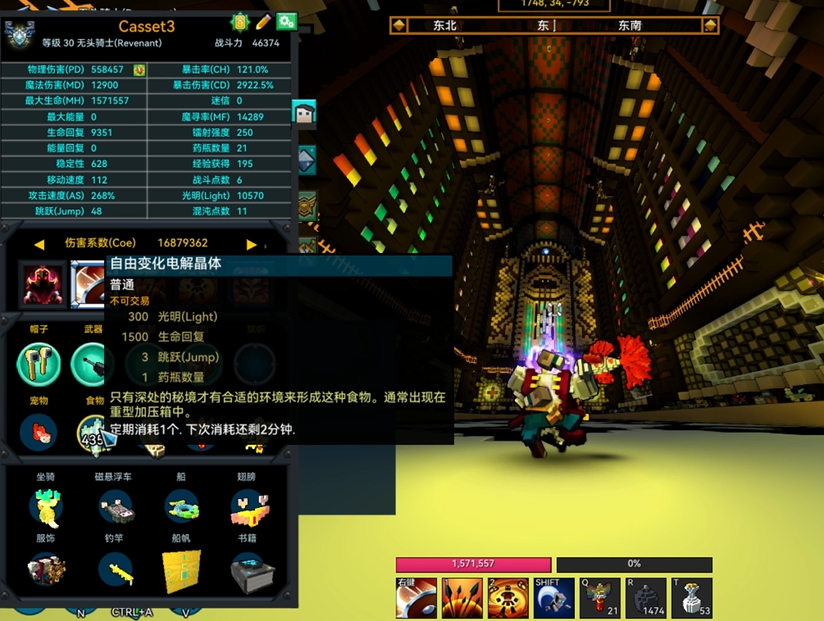Open the green hexagon badge icon

tap(240, 21)
